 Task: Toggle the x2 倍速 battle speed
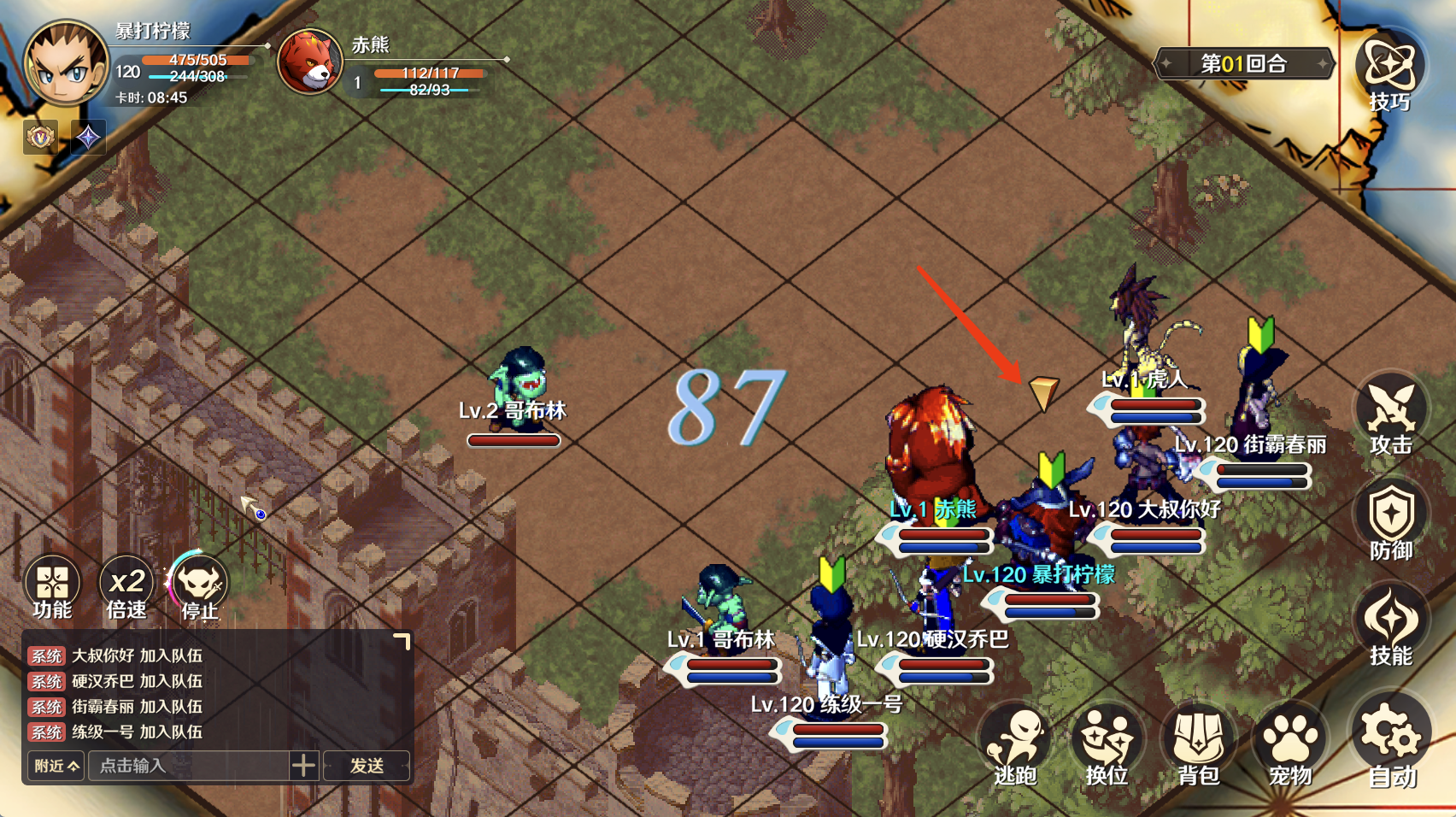126,586
